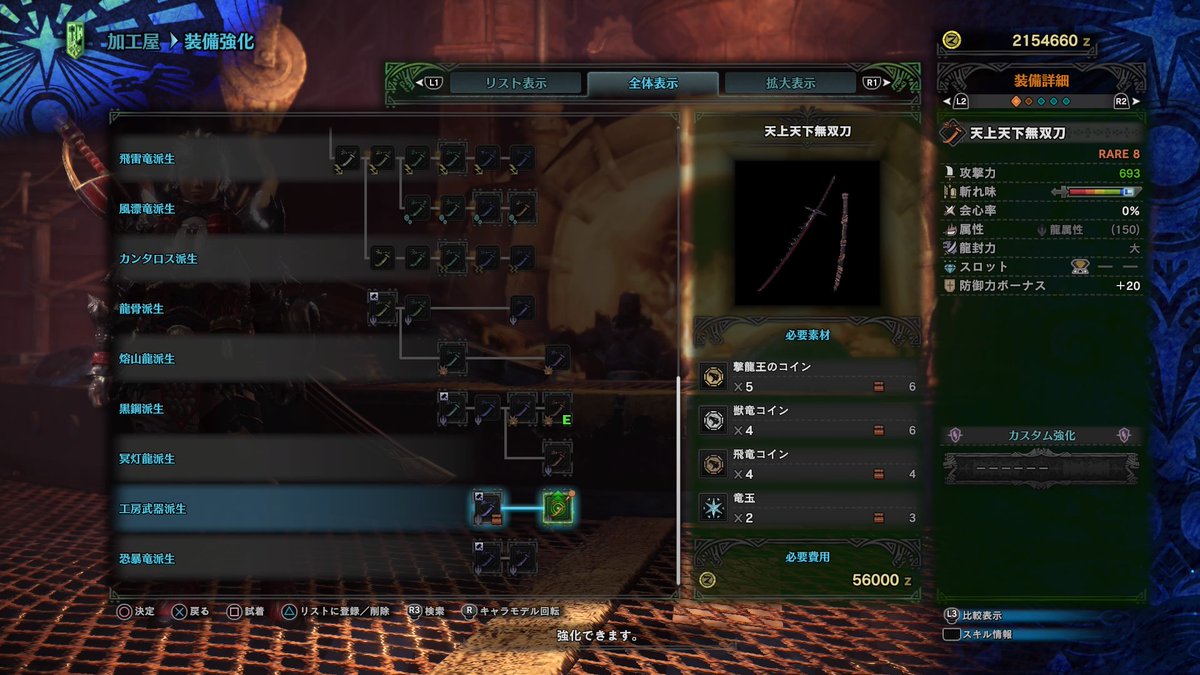The image size is (1200, 675).
Task: Open the 拡大表示 tab
Action: (x=790, y=83)
